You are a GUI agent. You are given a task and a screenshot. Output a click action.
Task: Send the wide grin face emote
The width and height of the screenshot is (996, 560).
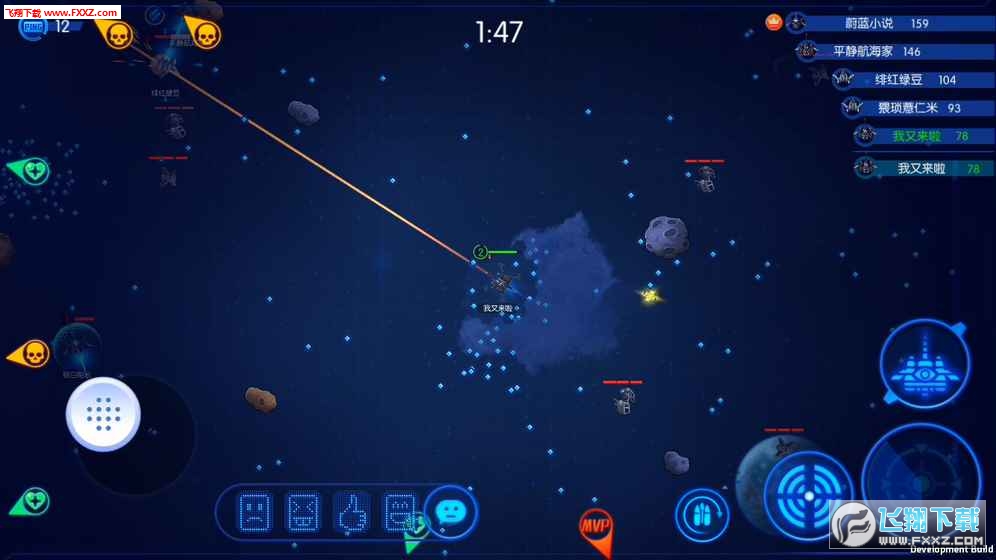399,512
